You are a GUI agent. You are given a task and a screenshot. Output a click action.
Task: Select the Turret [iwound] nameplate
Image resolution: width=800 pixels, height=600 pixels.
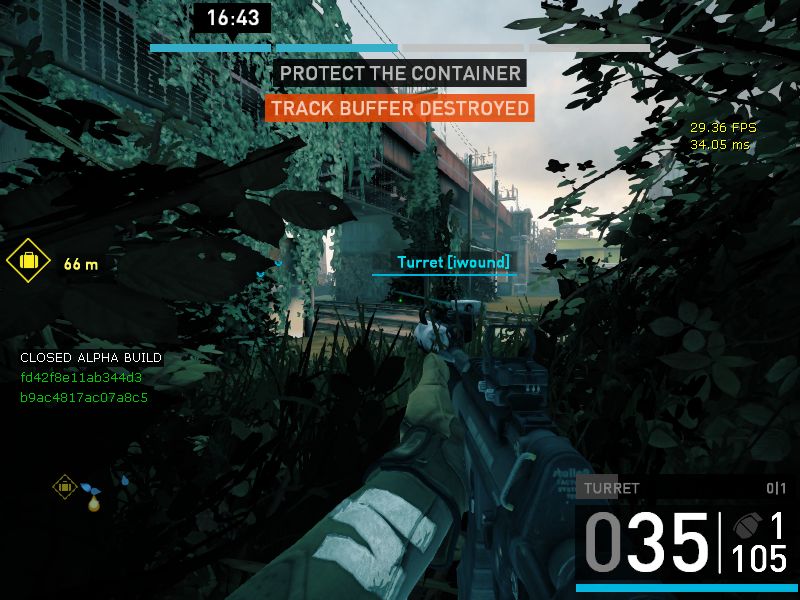(453, 263)
